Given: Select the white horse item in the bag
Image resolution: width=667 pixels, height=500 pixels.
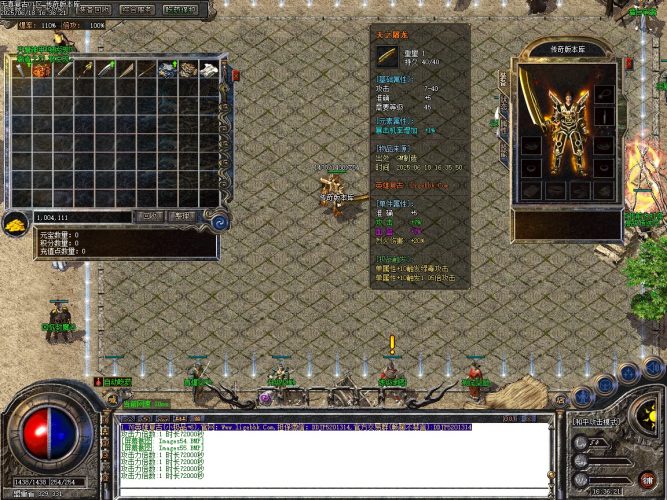Looking at the screenshot, I should coord(209,69).
